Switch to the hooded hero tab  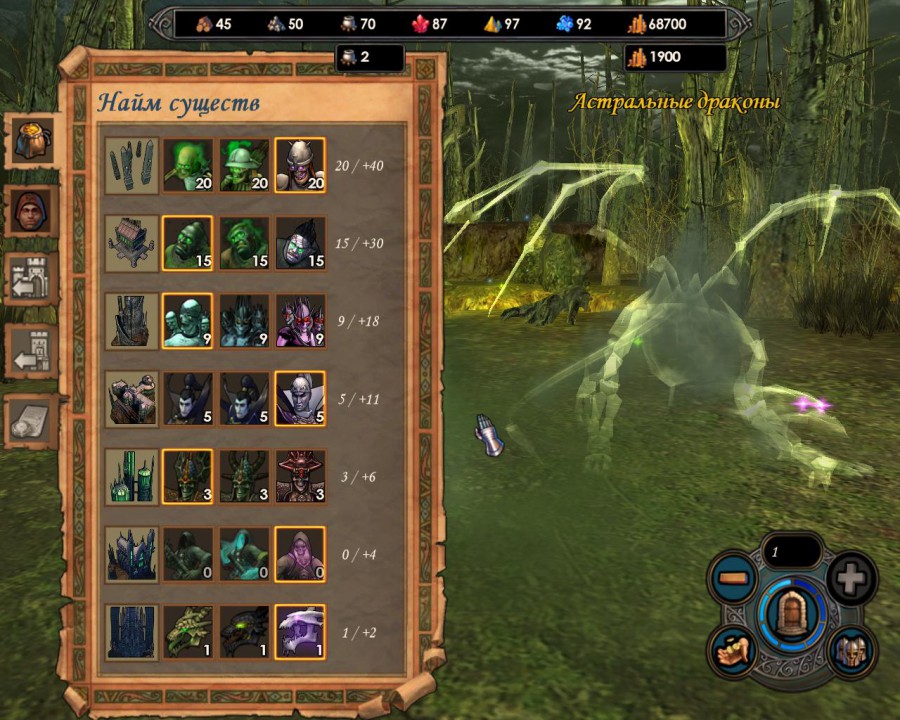(x=31, y=210)
